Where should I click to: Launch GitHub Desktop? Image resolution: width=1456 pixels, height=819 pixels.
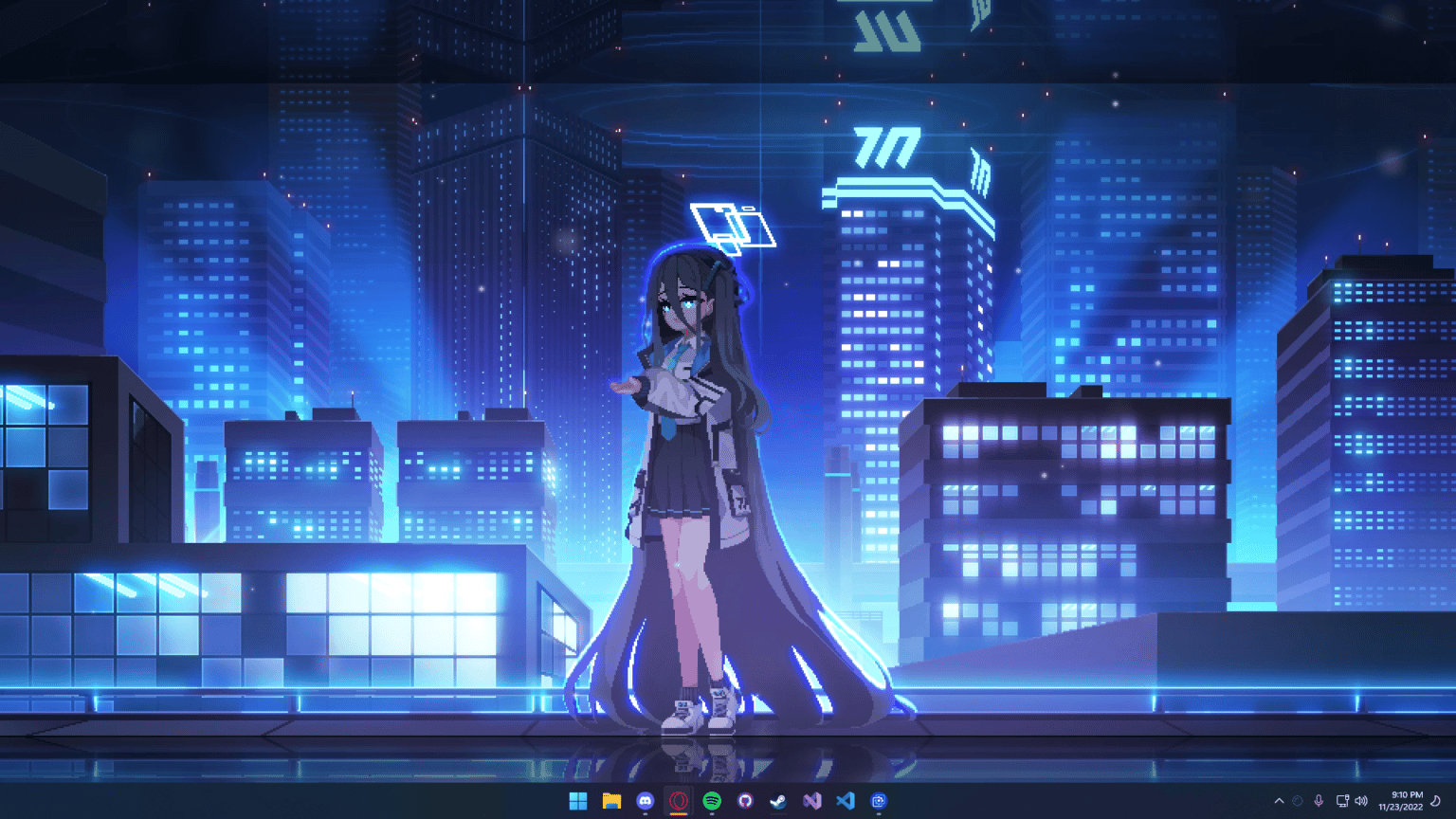coord(746,801)
